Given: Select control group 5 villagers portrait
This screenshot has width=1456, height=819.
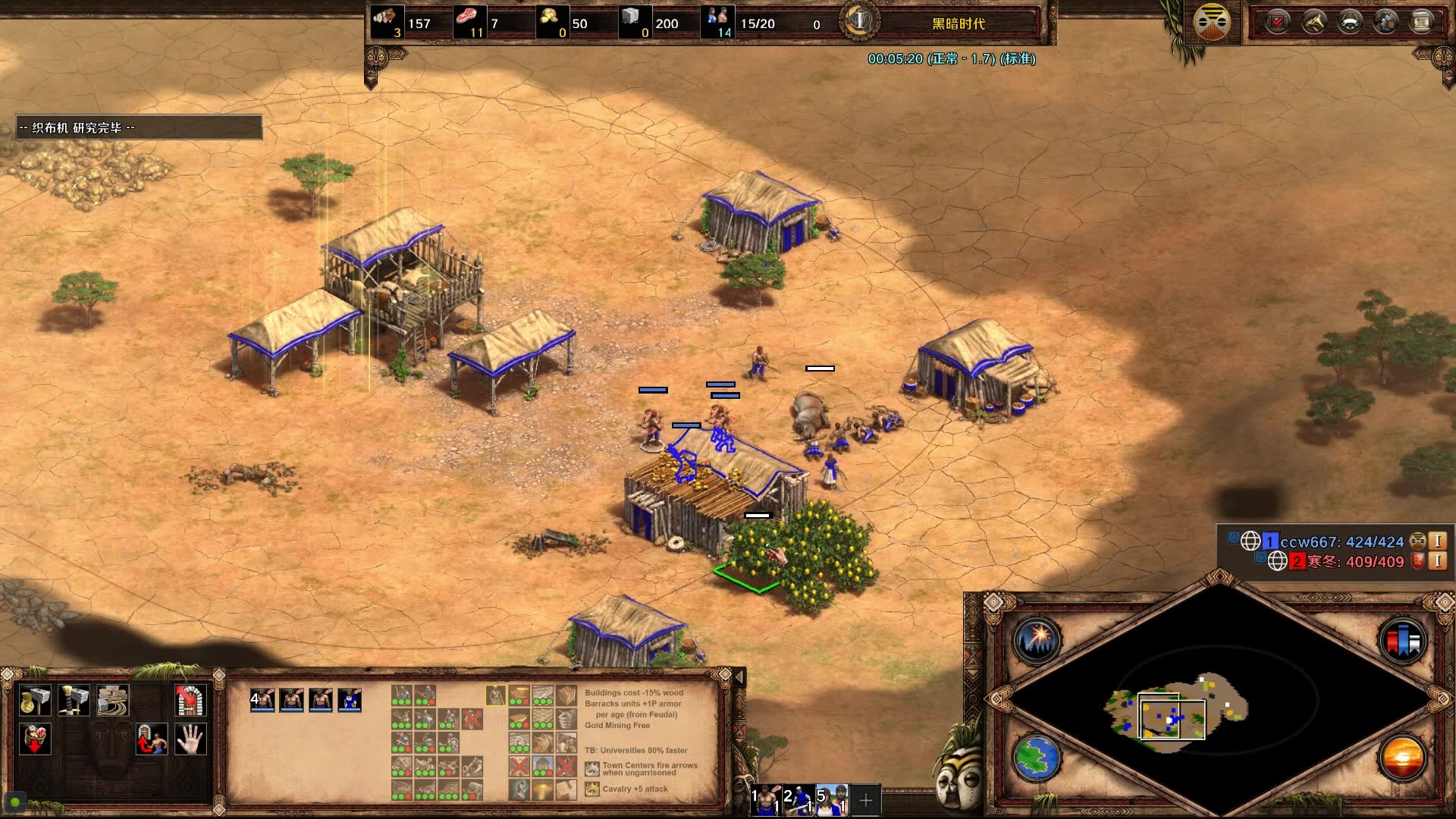Looking at the screenshot, I should tap(833, 800).
